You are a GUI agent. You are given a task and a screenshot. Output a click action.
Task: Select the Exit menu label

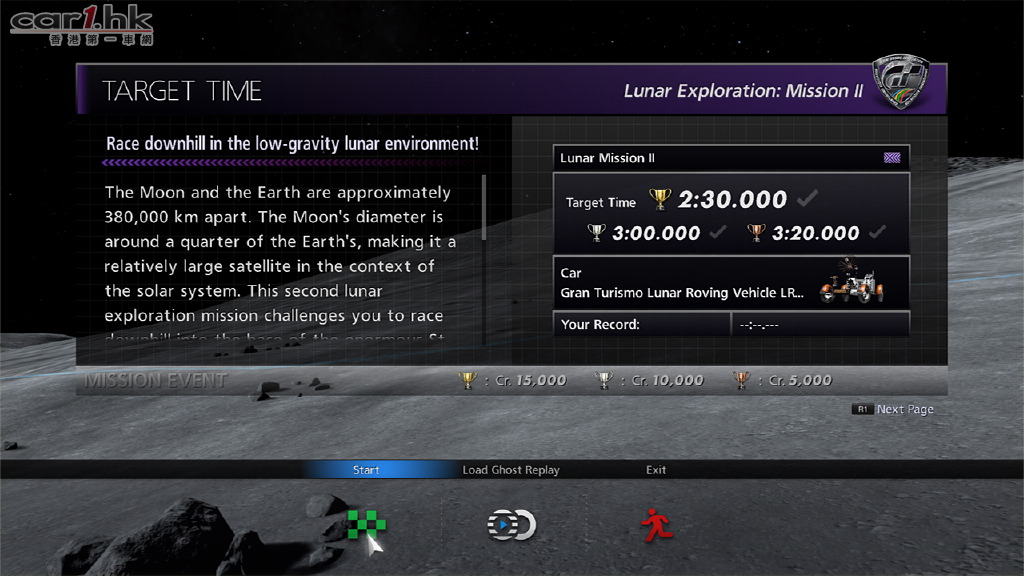point(656,470)
